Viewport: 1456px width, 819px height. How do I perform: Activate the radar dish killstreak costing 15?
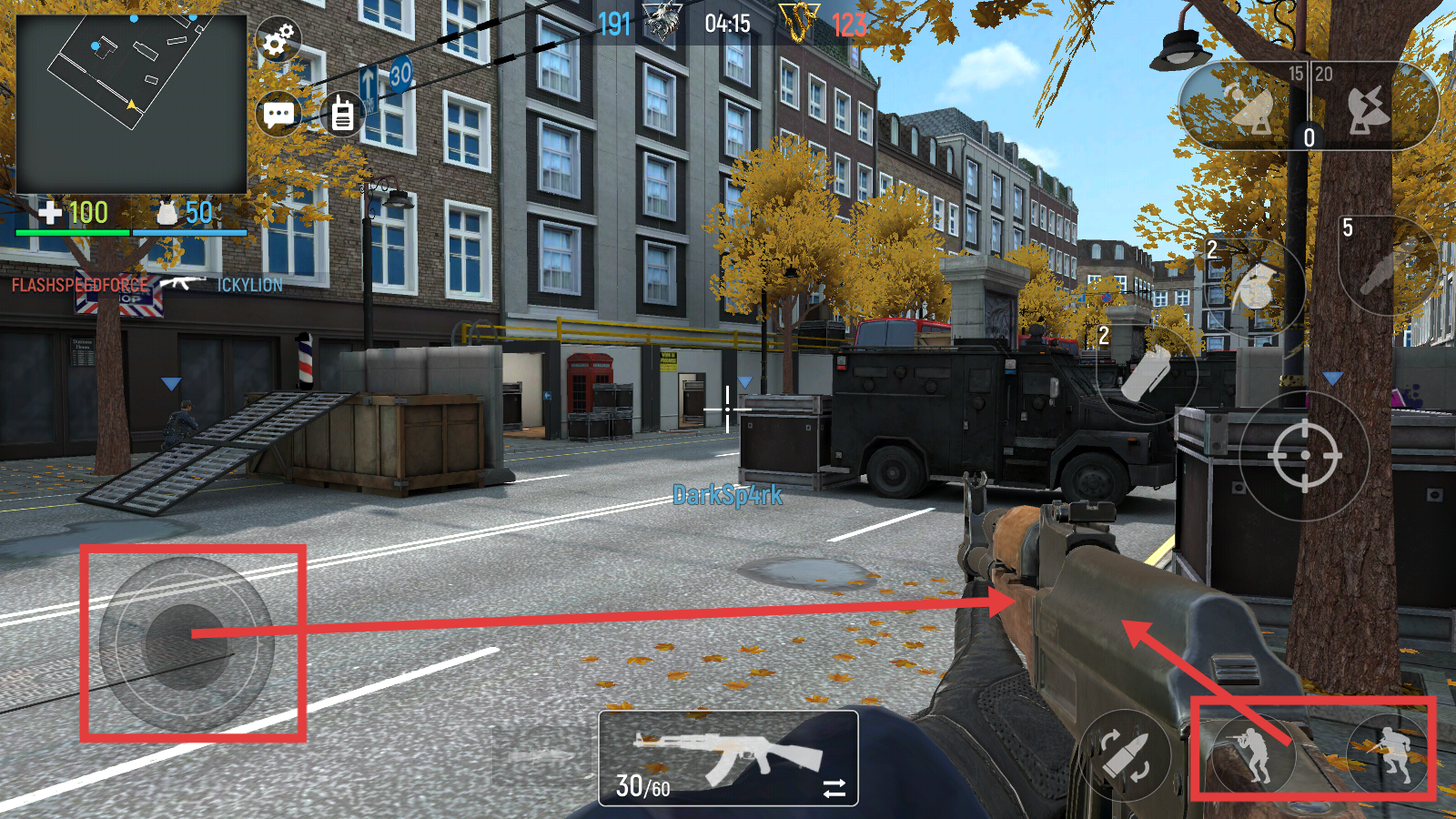tap(1248, 107)
